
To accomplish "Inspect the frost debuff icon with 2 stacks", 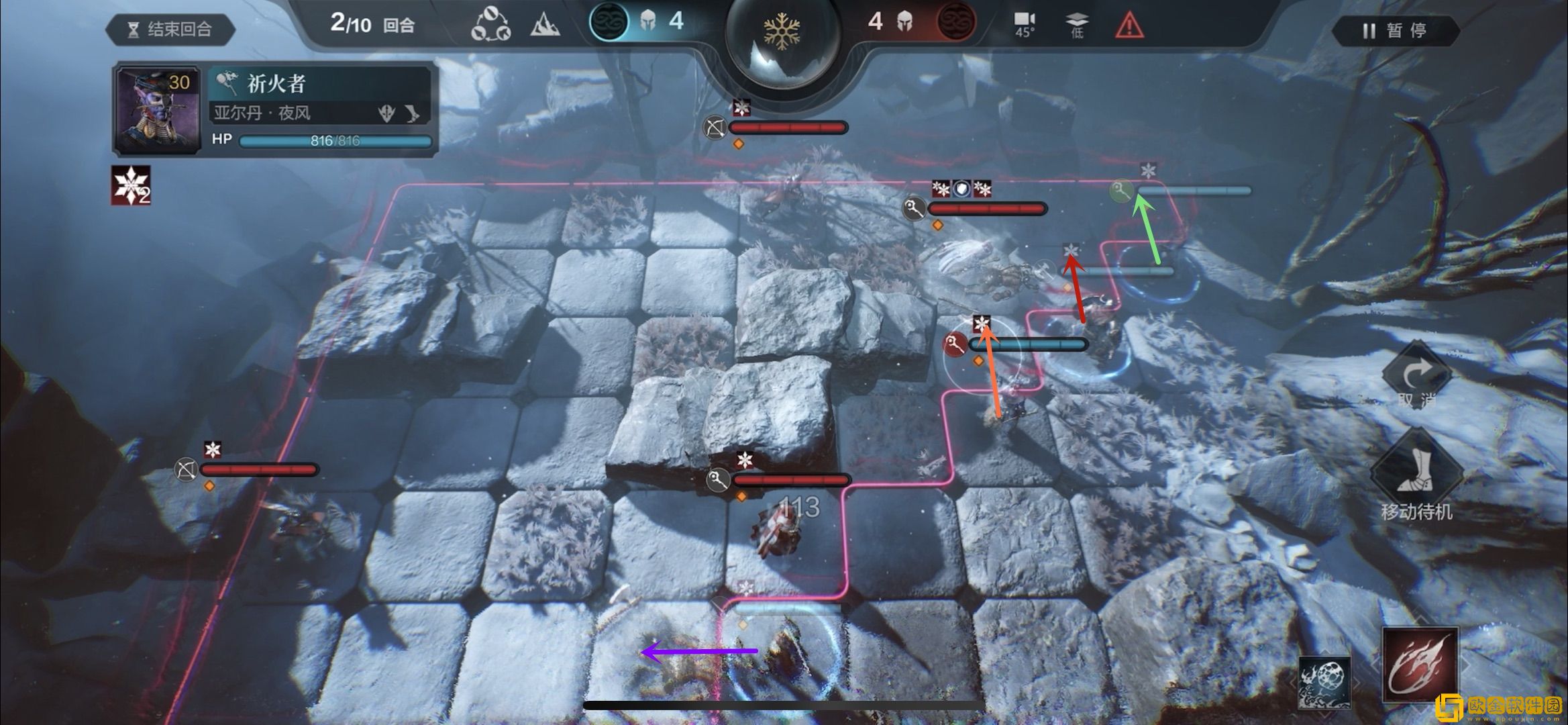I will [x=131, y=185].
